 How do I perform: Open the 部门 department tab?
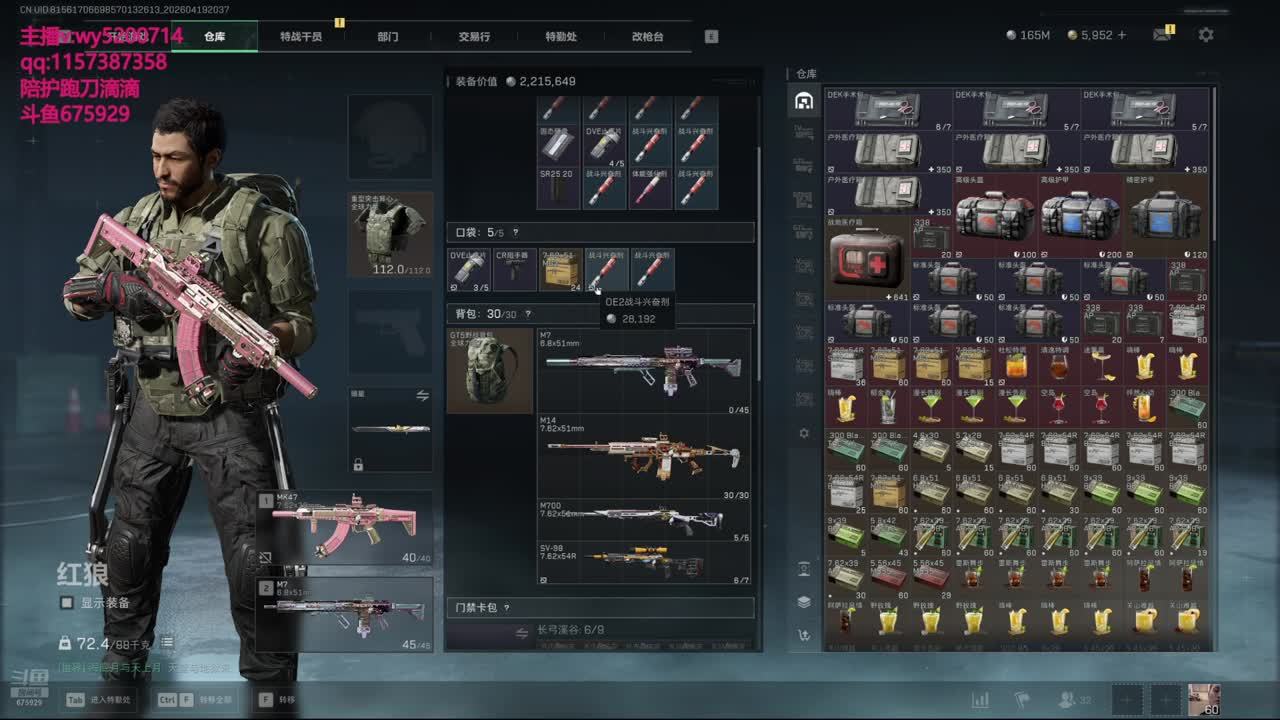388,36
